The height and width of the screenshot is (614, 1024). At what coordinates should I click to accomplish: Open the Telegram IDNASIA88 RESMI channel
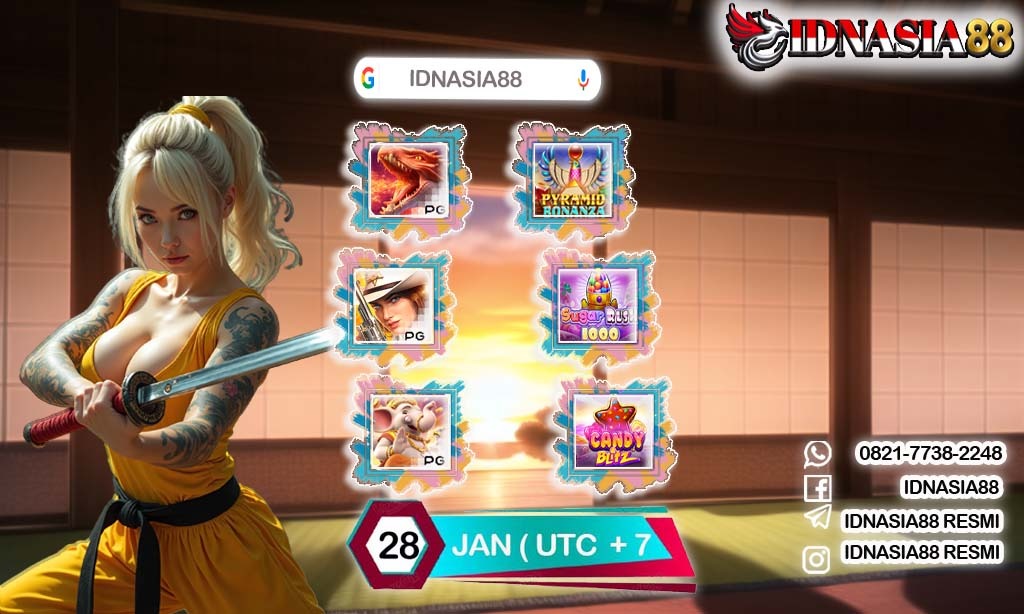pyautogui.click(x=922, y=520)
